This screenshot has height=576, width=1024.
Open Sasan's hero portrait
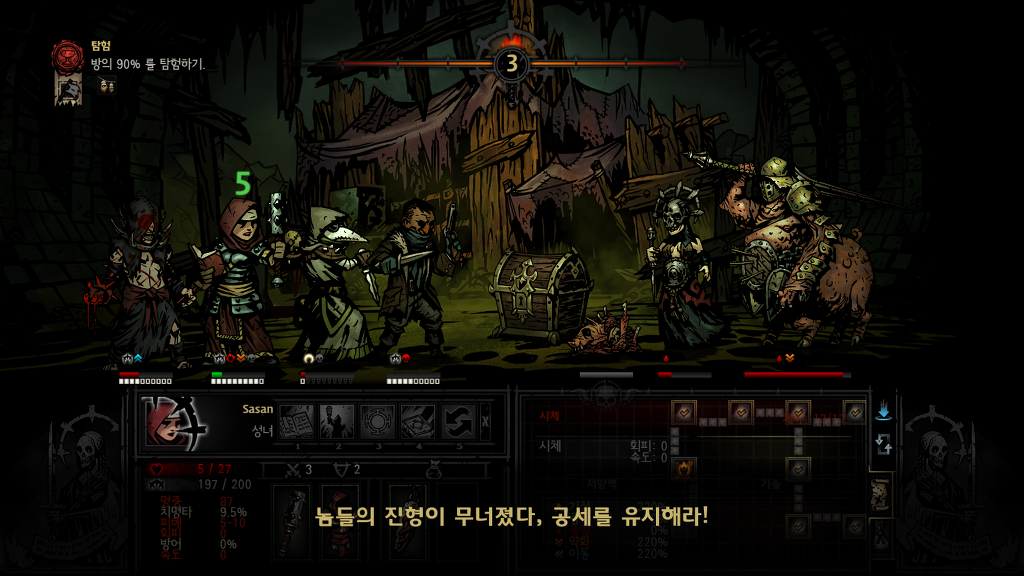[173, 421]
